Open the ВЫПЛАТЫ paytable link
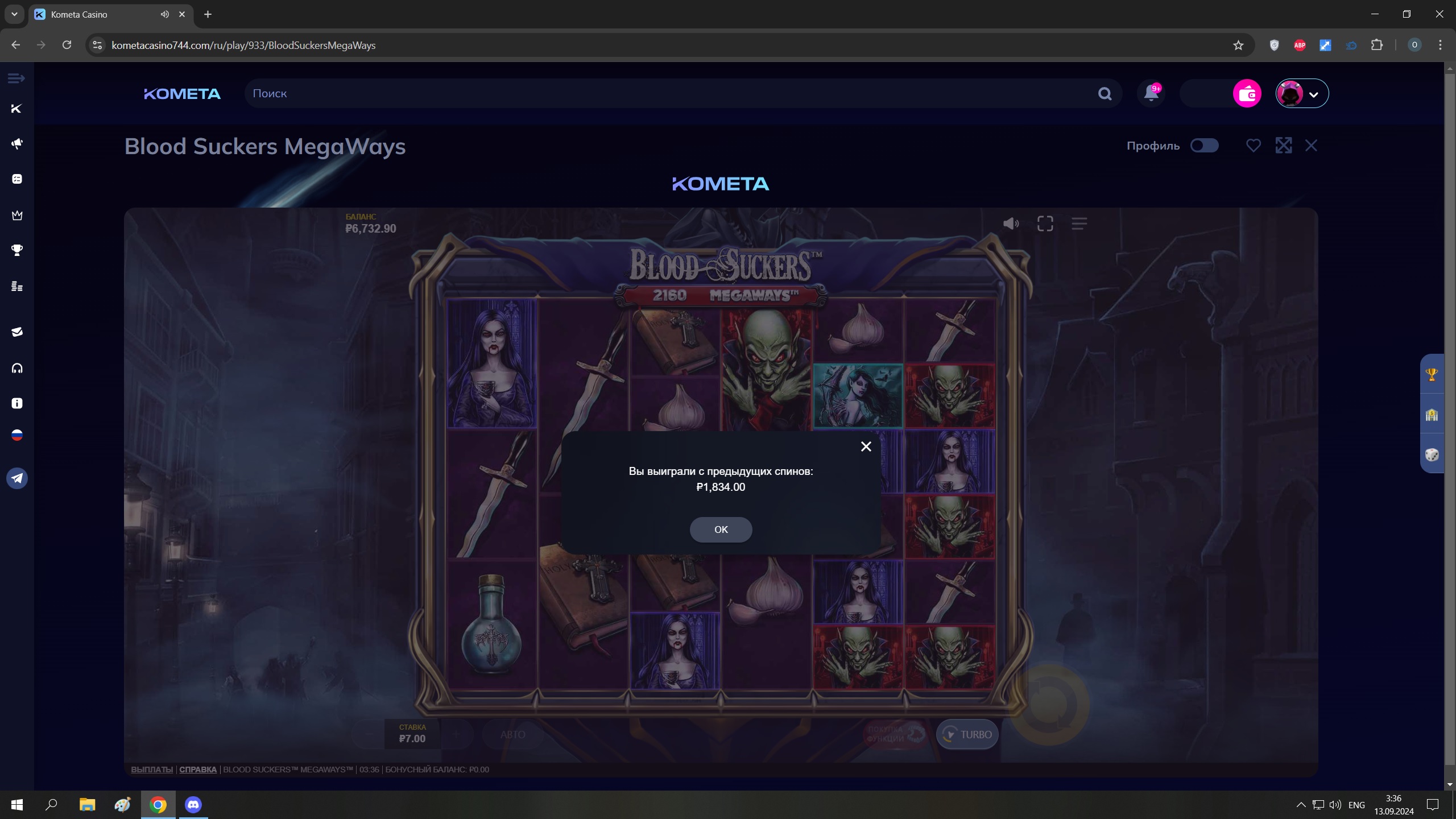 pos(152,770)
